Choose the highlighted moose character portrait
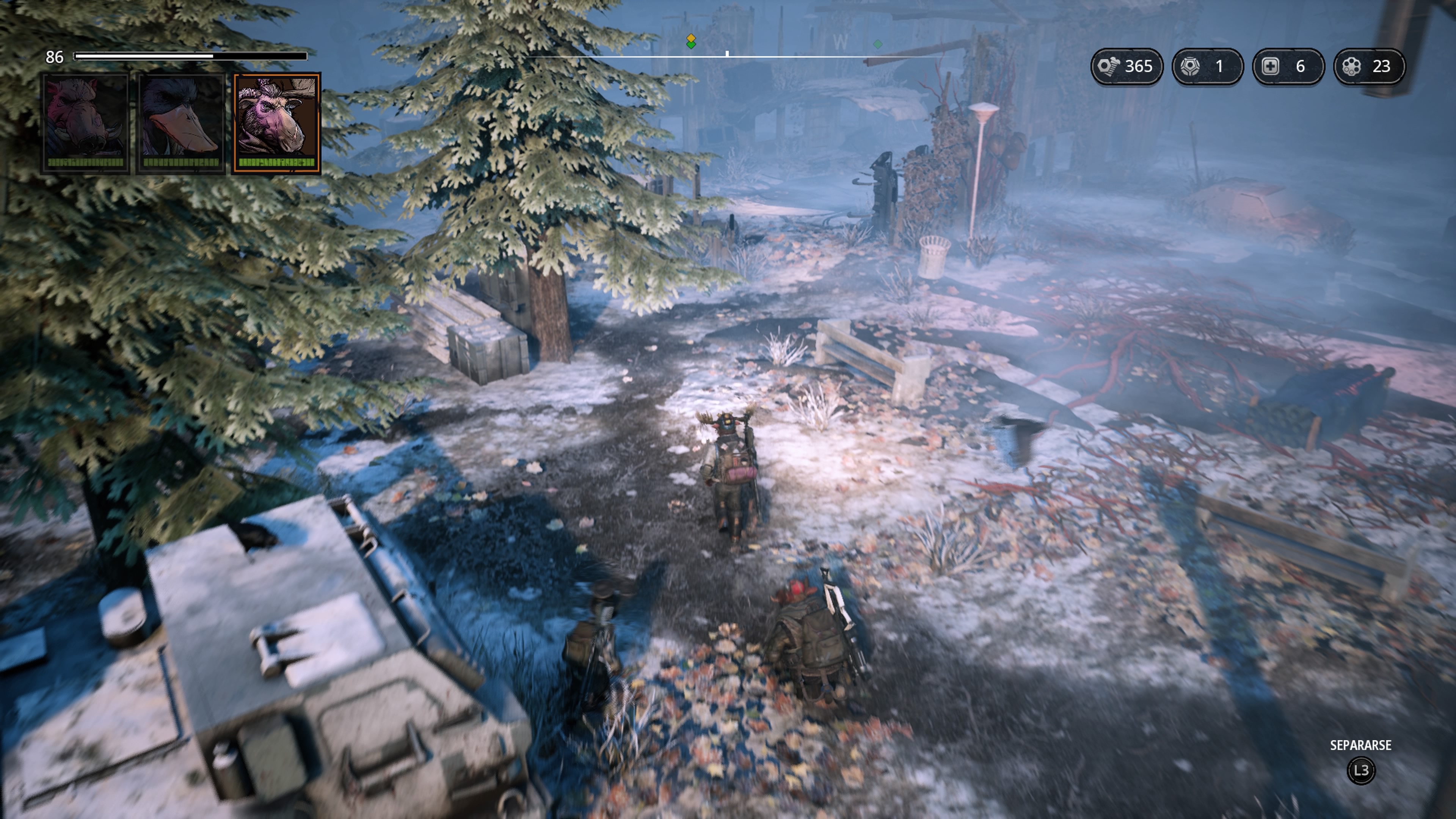The width and height of the screenshot is (1456, 819). (277, 122)
